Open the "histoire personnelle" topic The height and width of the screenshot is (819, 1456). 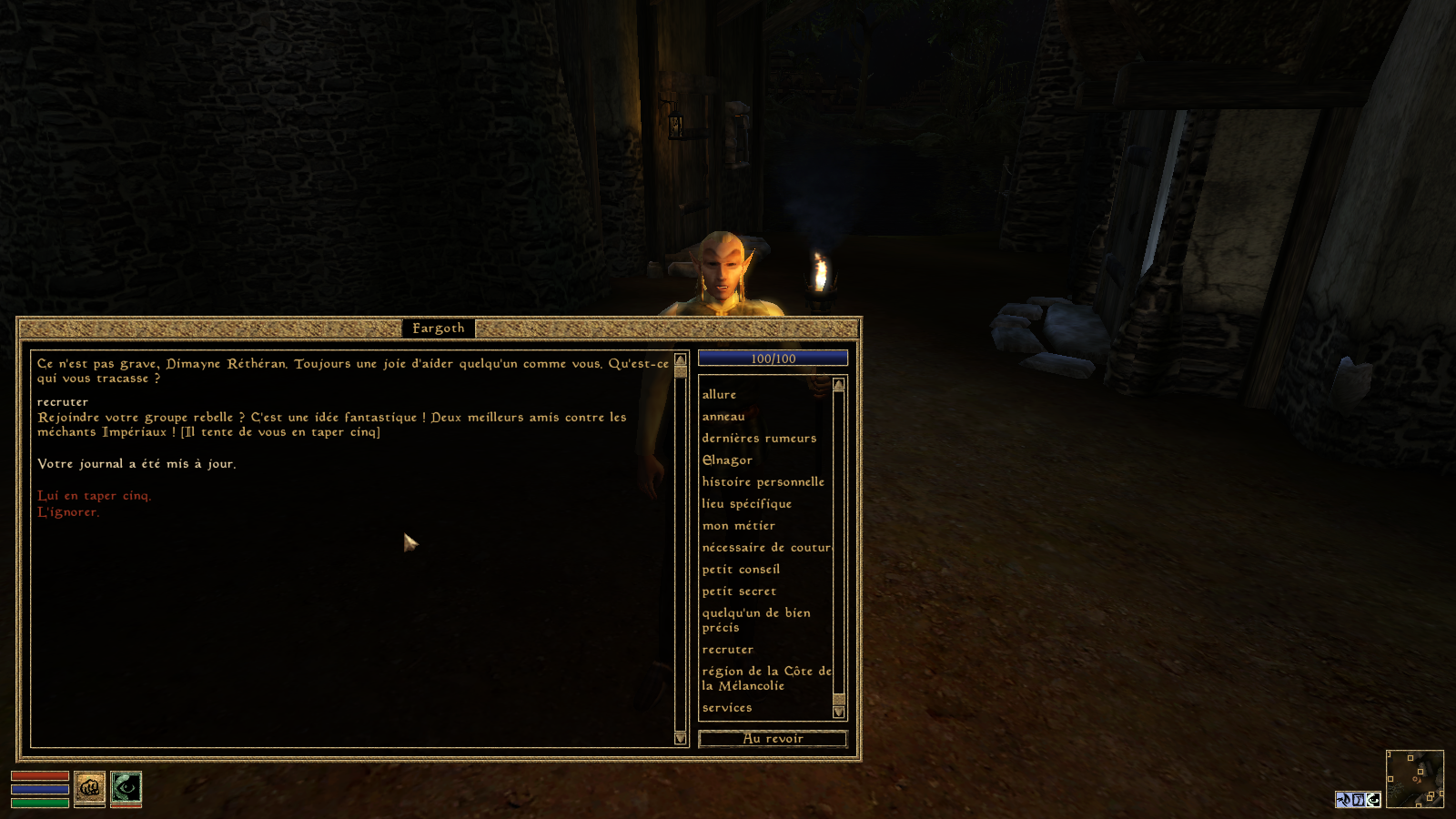[763, 482]
